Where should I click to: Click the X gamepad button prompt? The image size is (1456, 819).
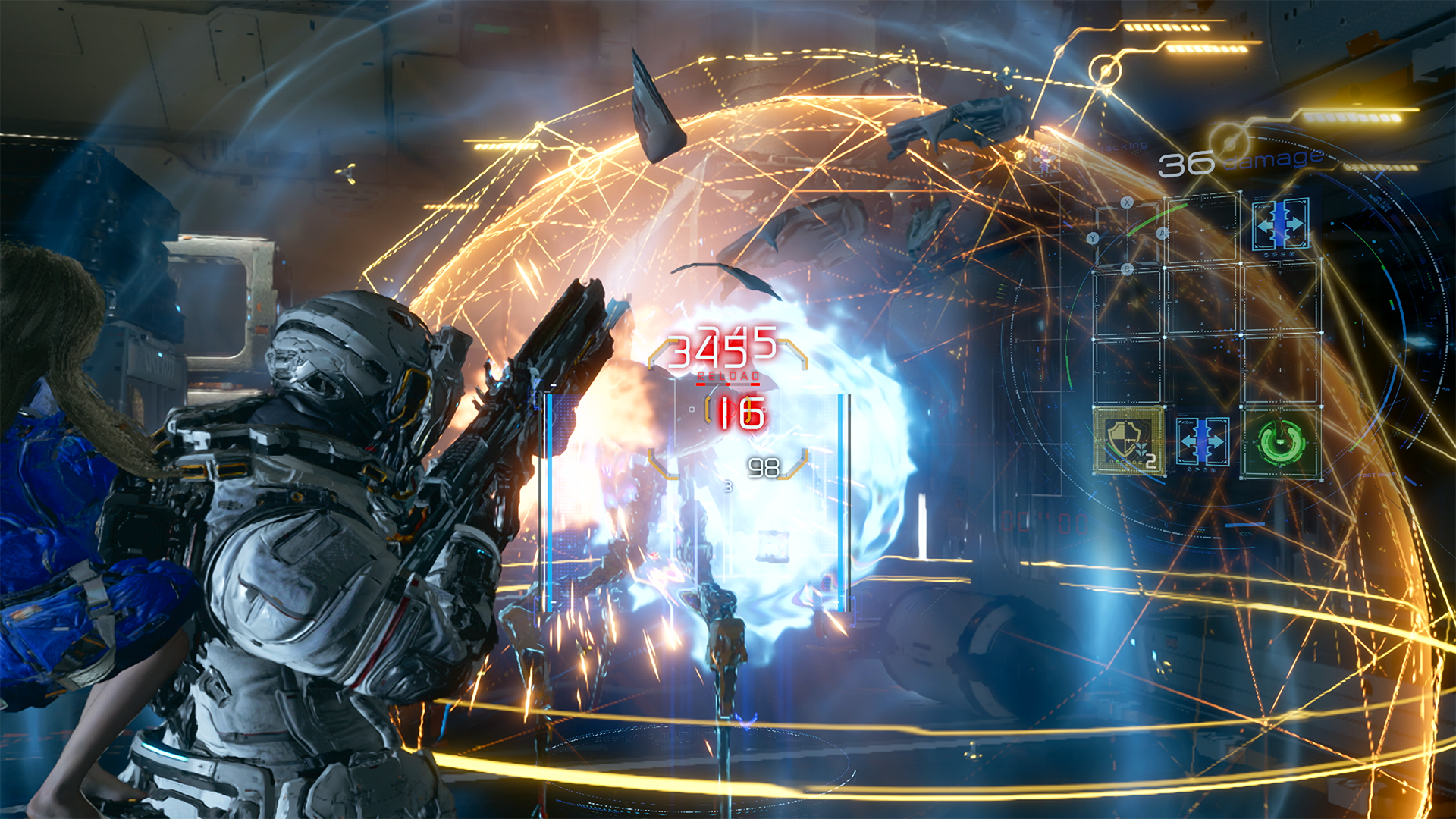pos(1126,202)
